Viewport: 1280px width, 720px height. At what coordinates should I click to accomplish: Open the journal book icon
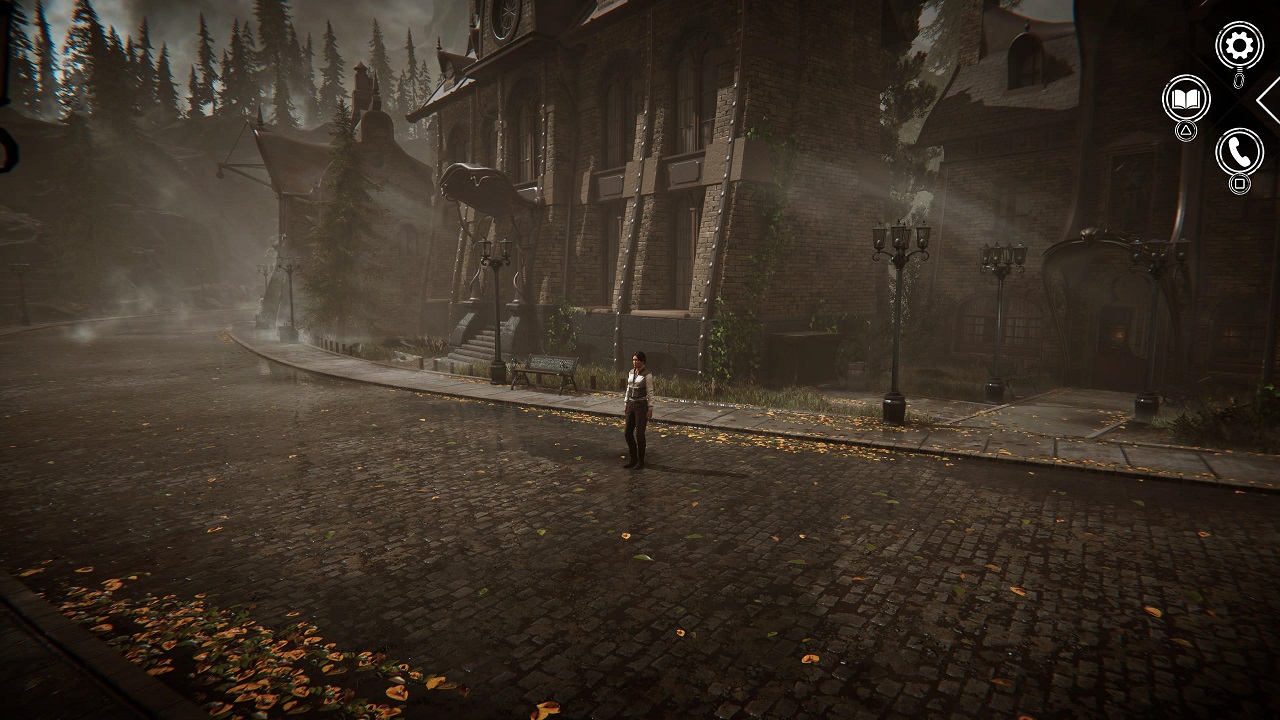[1186, 99]
